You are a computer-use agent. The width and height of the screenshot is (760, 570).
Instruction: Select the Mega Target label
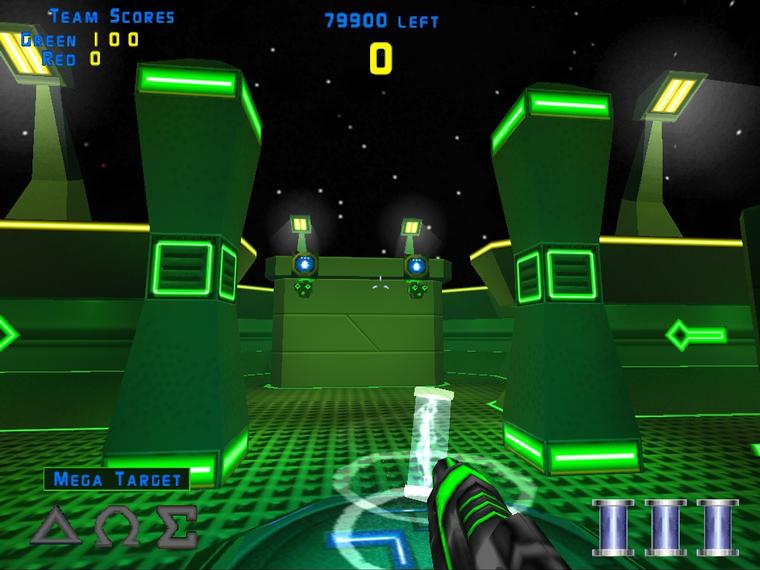tap(116, 479)
